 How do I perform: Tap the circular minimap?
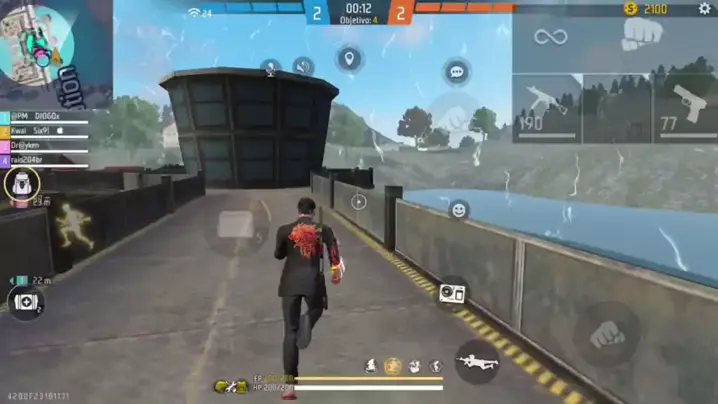(36, 42)
